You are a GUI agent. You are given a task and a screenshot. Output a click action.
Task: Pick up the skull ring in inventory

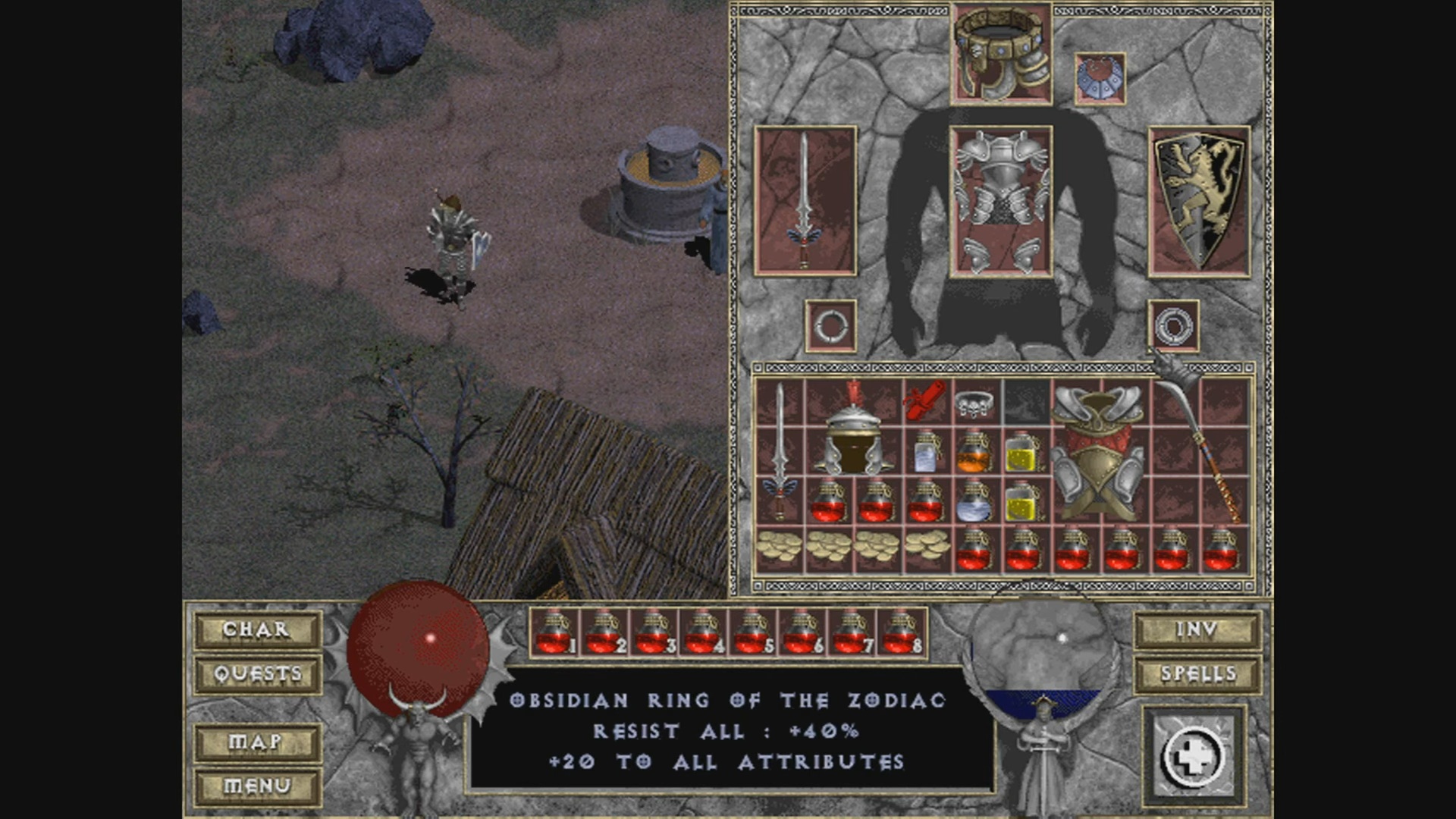(x=974, y=403)
